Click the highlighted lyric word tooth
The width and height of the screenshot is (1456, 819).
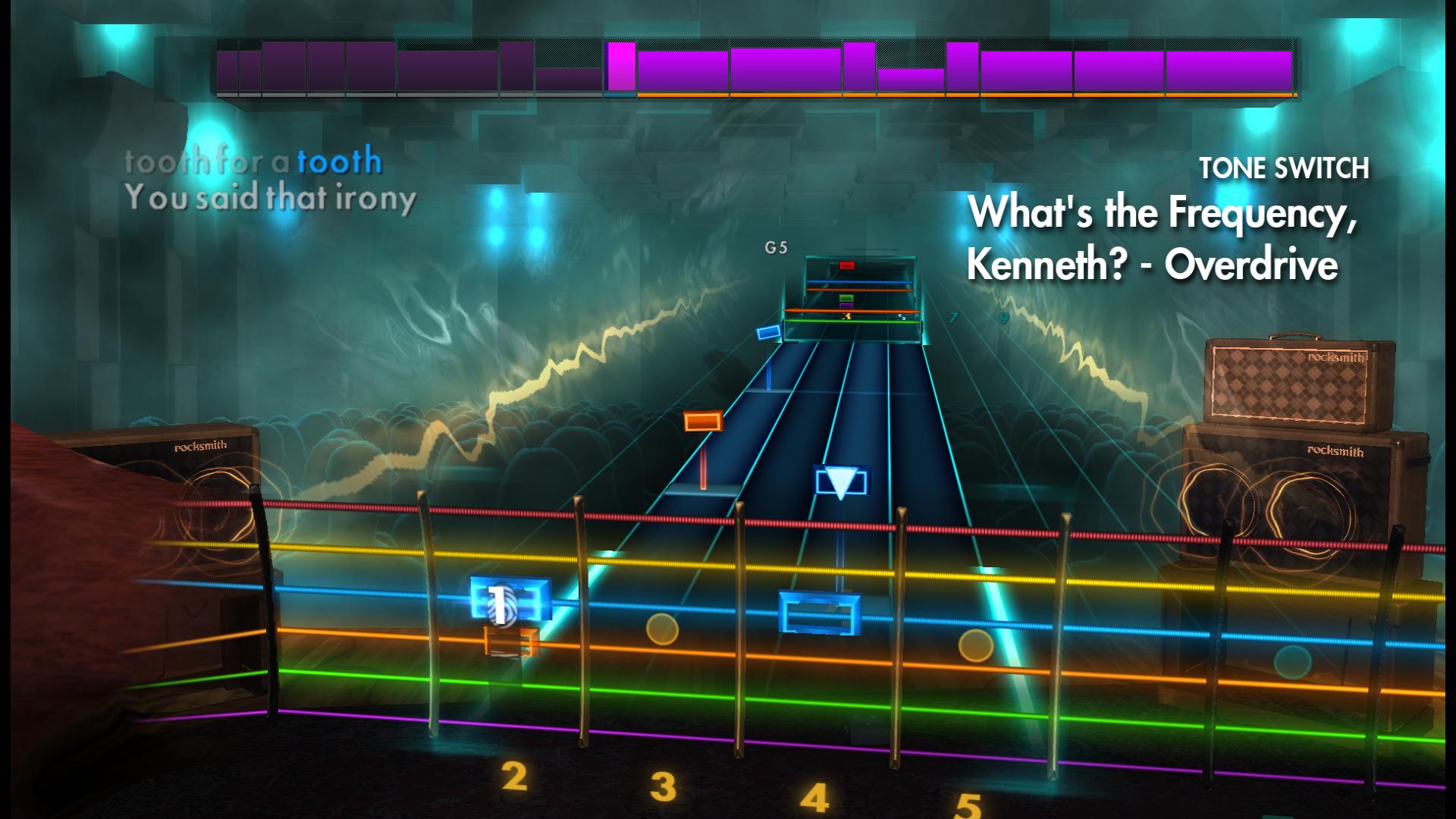[x=339, y=160]
